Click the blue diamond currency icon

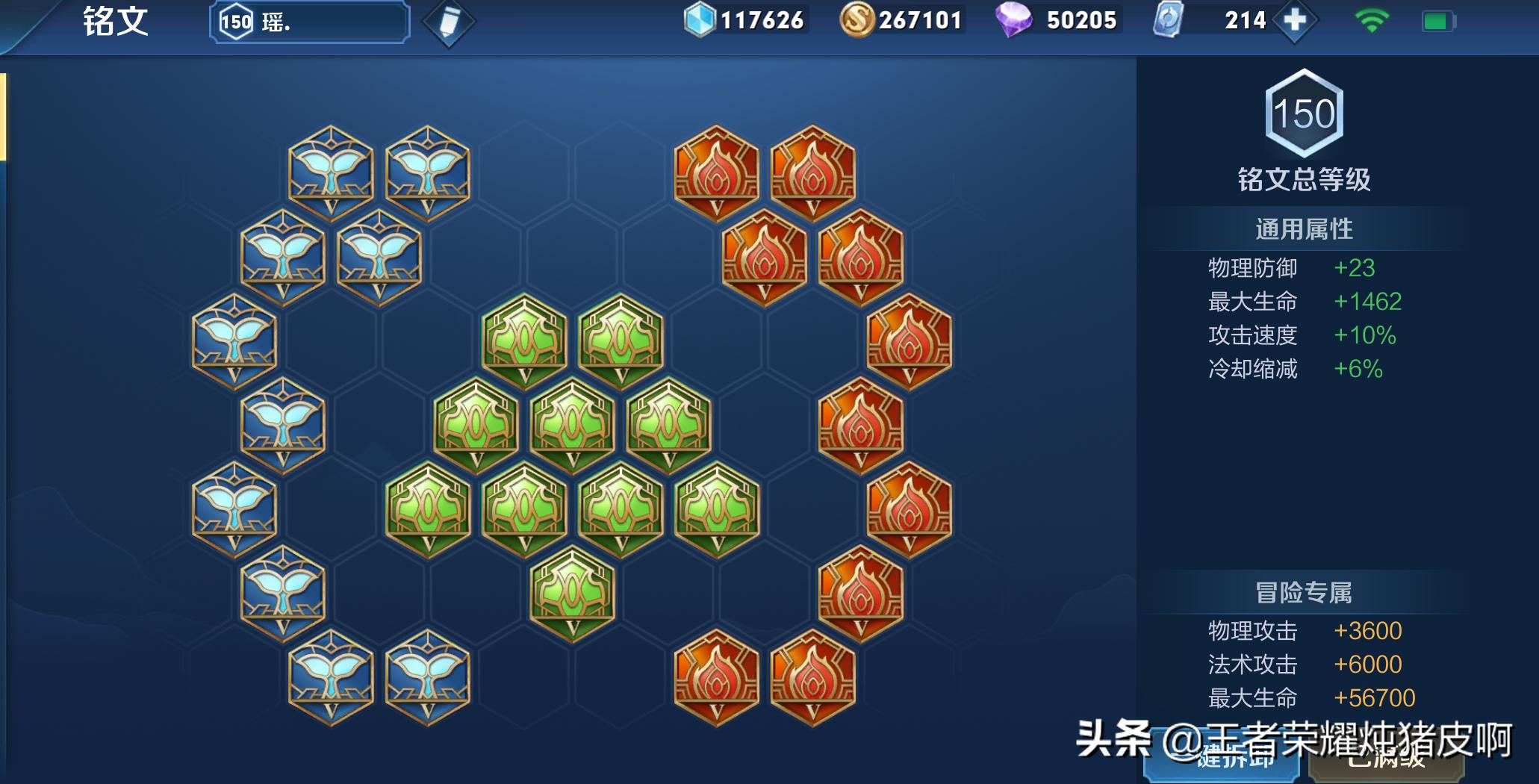[x=700, y=19]
